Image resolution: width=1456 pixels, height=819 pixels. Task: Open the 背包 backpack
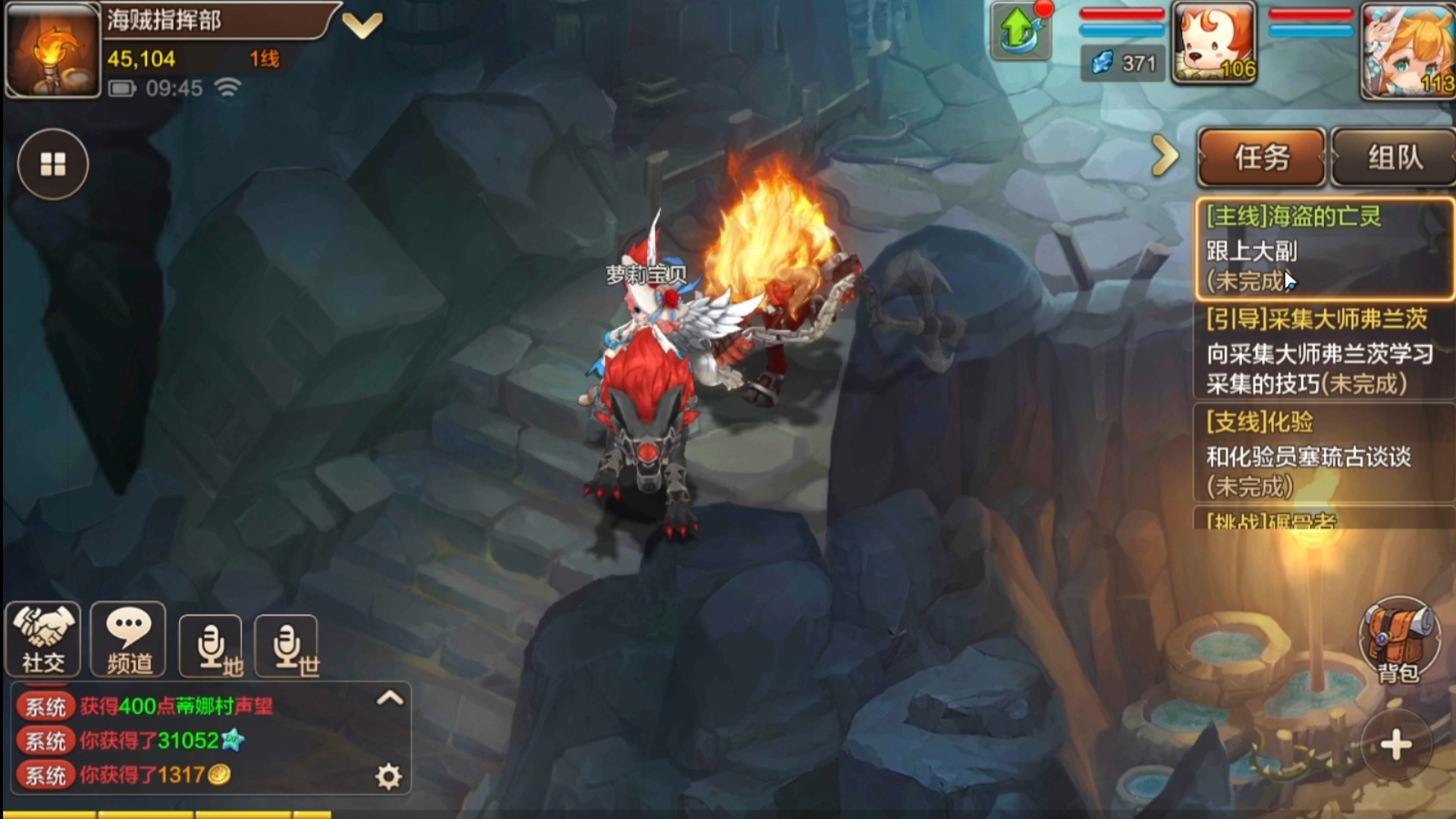click(1398, 641)
